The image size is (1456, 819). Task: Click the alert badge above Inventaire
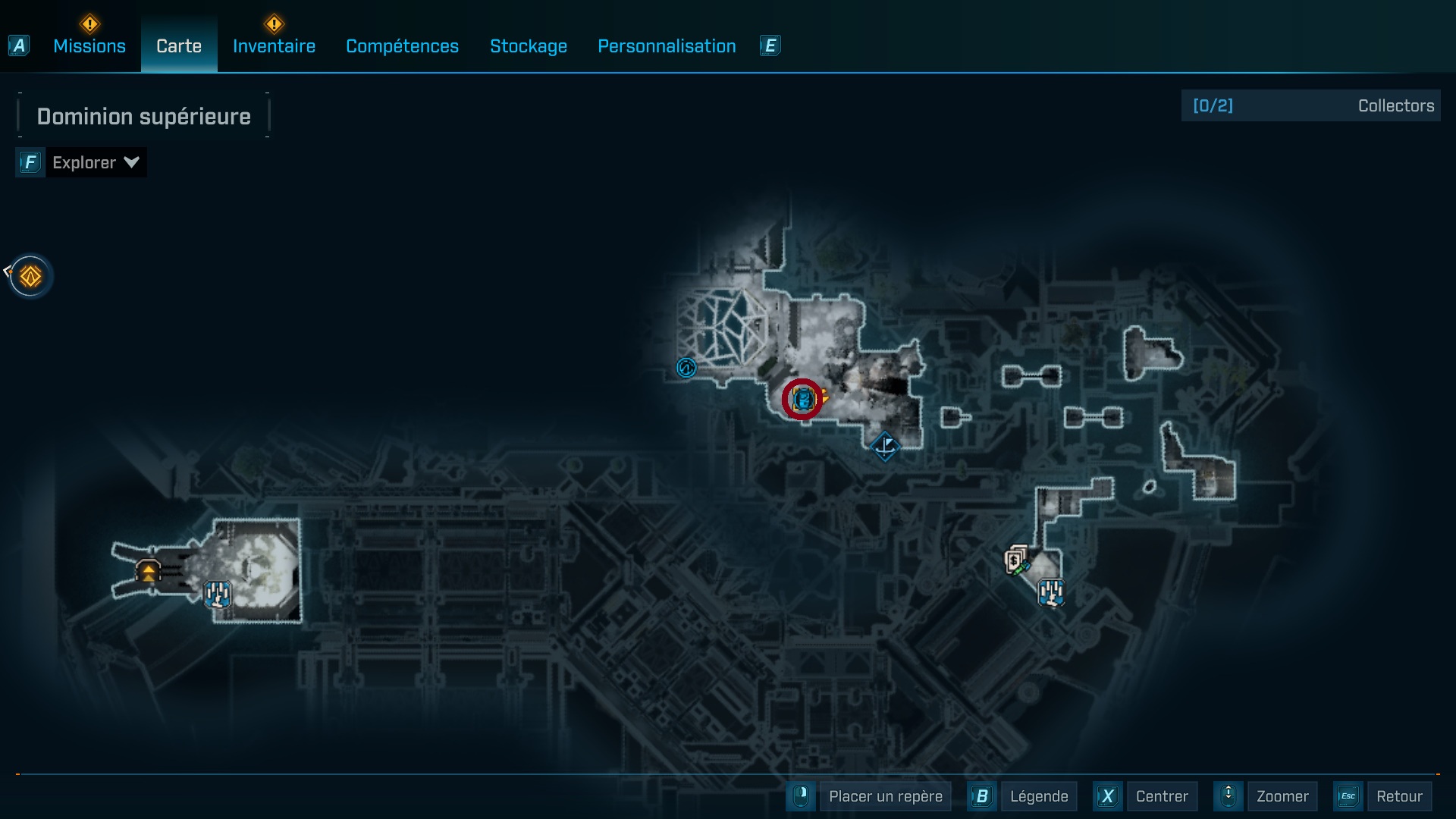pyautogui.click(x=275, y=24)
